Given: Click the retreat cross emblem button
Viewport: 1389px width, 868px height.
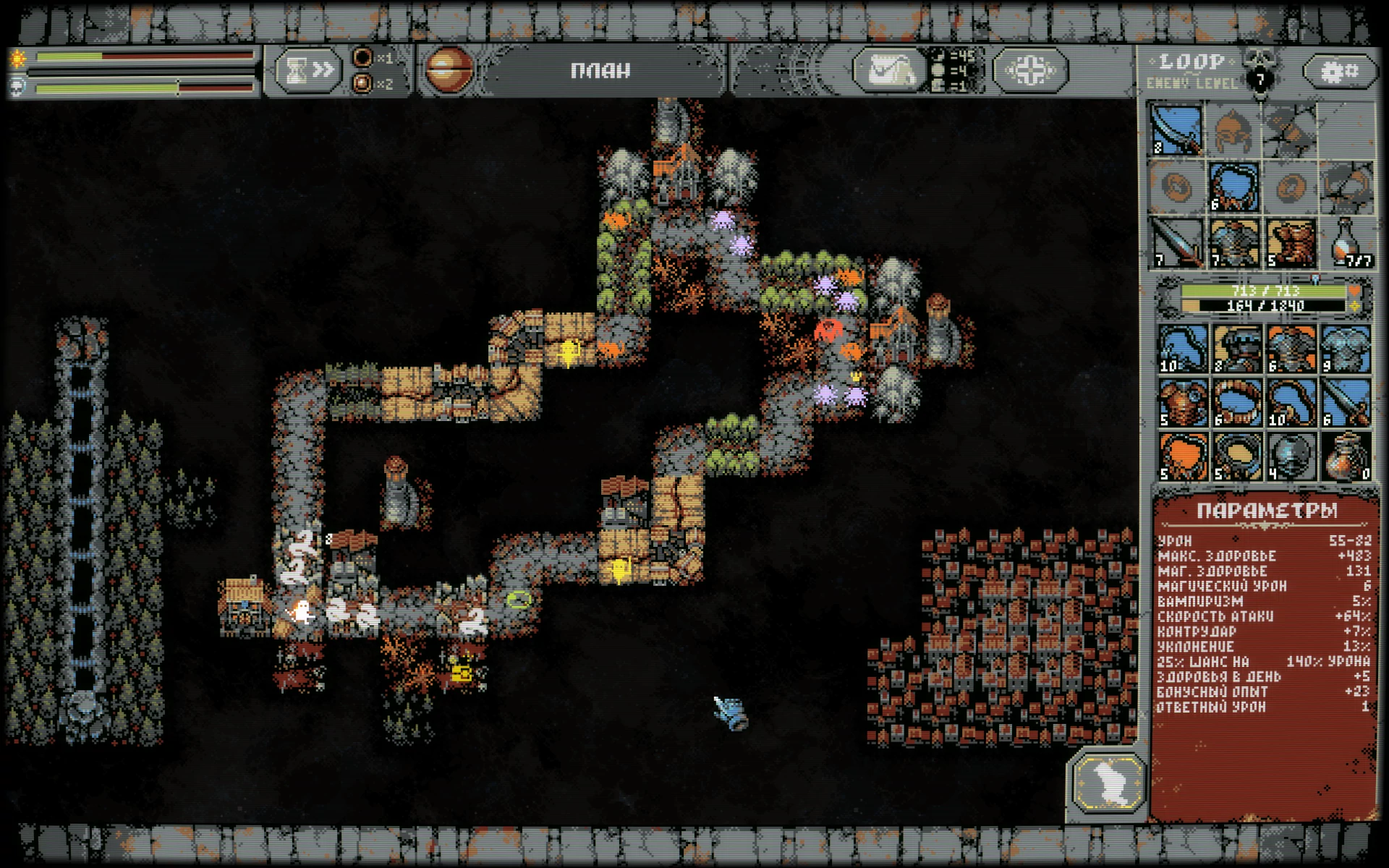Looking at the screenshot, I should (x=1030, y=71).
